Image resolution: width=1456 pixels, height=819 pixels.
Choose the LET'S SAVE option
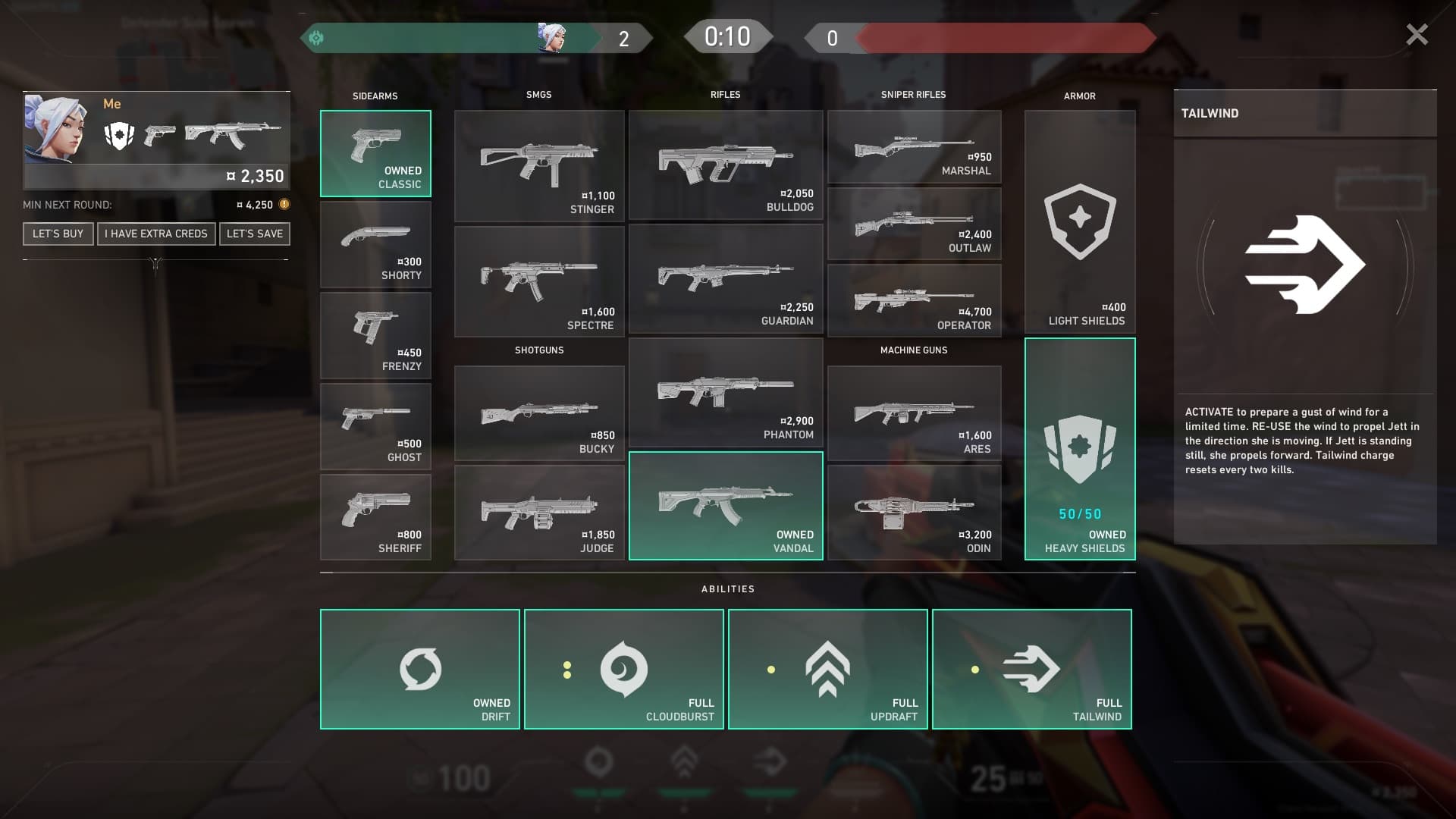255,234
